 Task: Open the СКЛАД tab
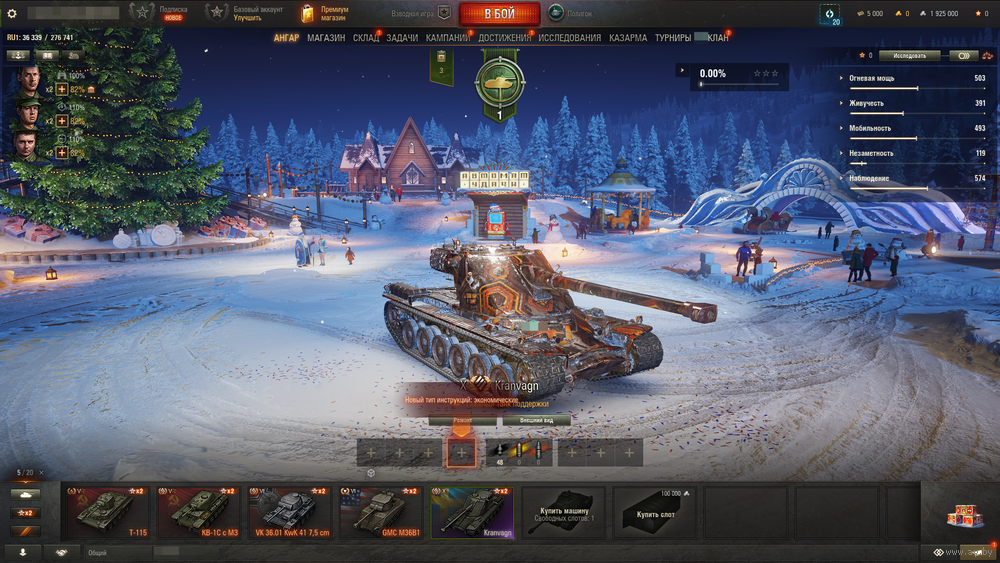pos(366,38)
